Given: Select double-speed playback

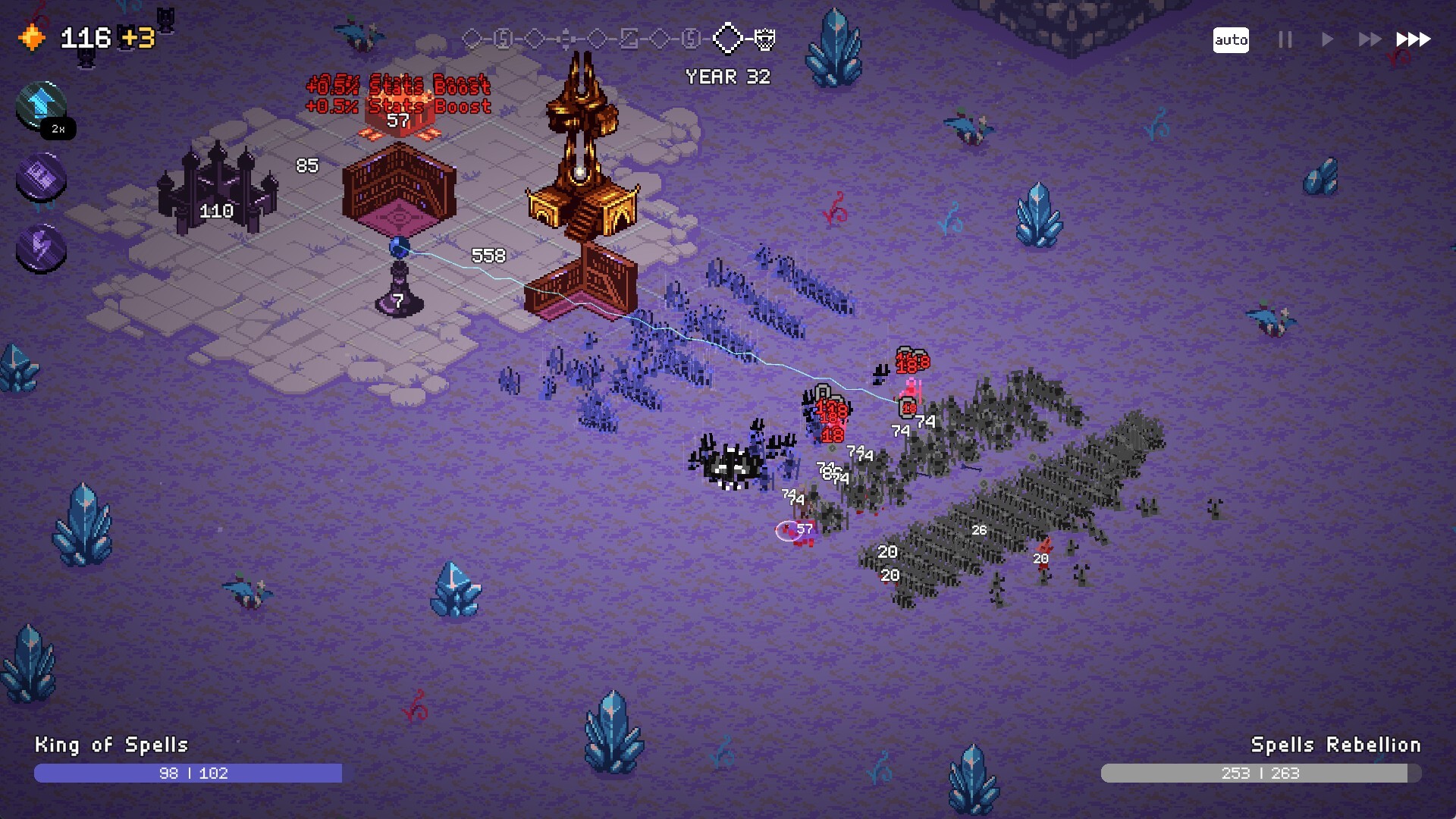Looking at the screenshot, I should tap(1368, 40).
